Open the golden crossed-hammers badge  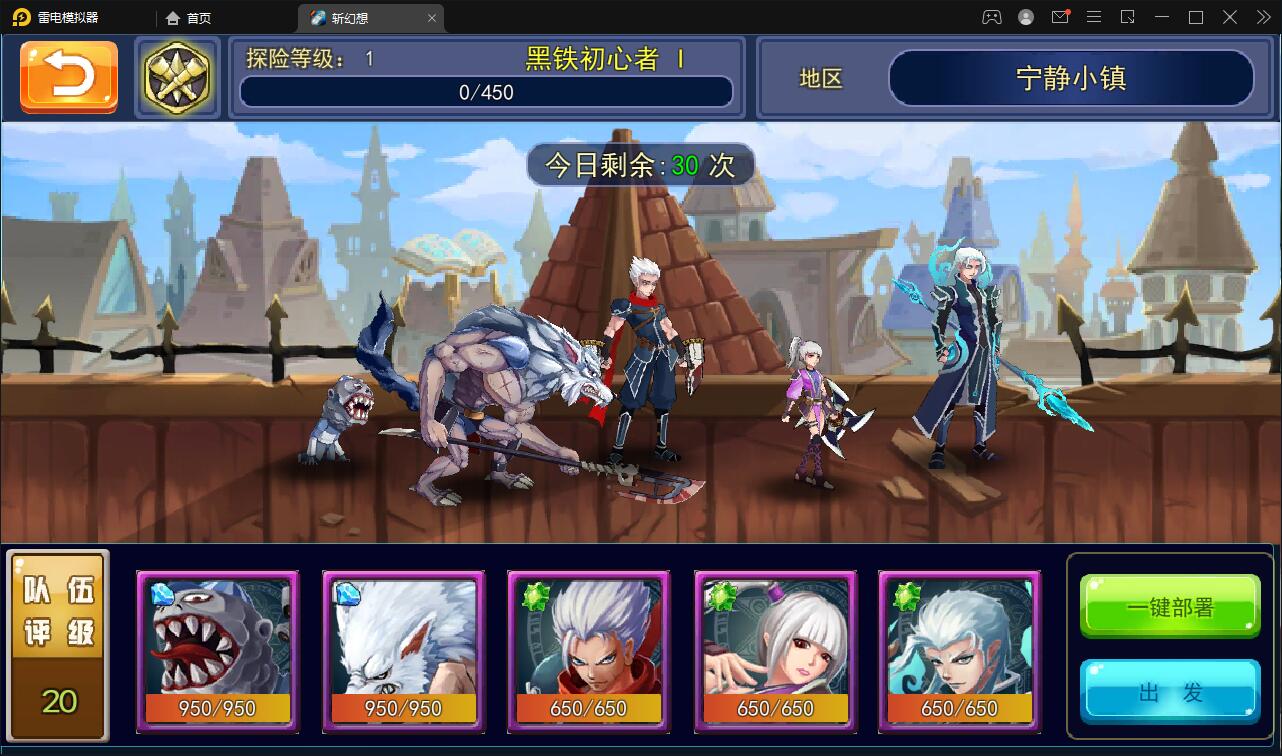(x=177, y=77)
